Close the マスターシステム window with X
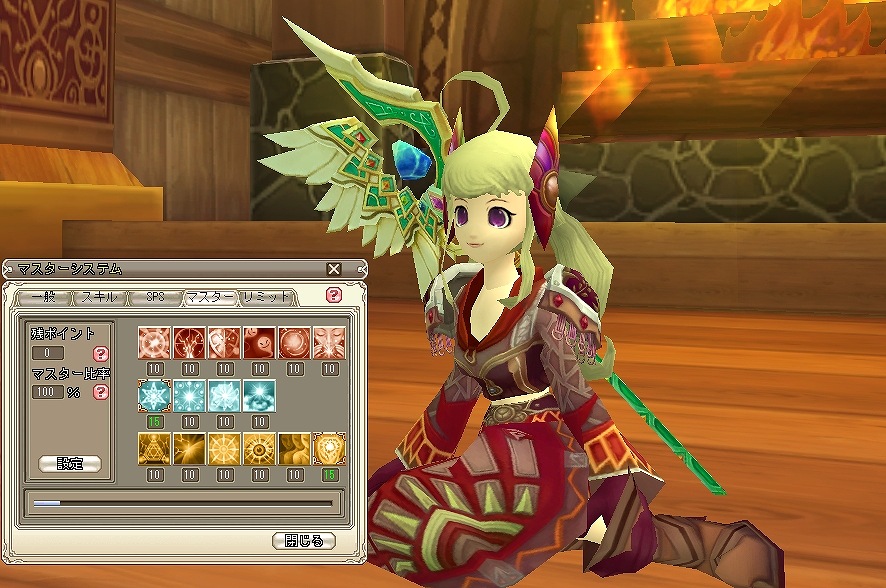Image resolution: width=886 pixels, height=588 pixels. (x=334, y=269)
